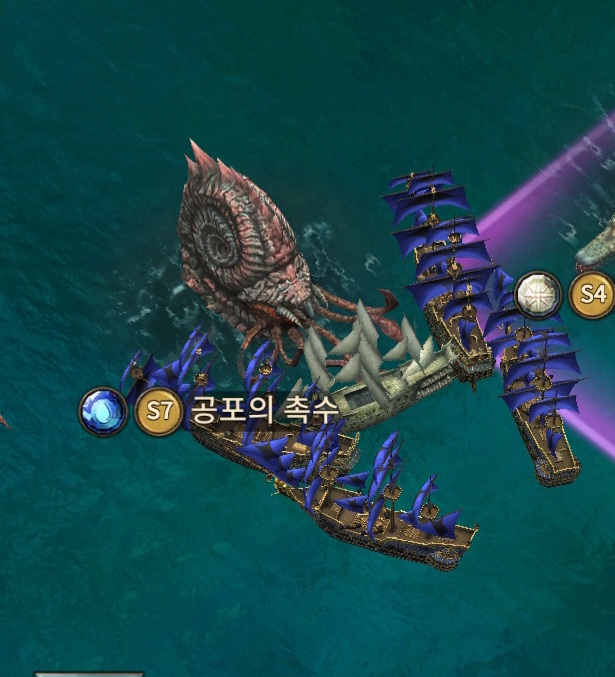Click the S4 gold badge
The image size is (615, 677).
tap(592, 294)
